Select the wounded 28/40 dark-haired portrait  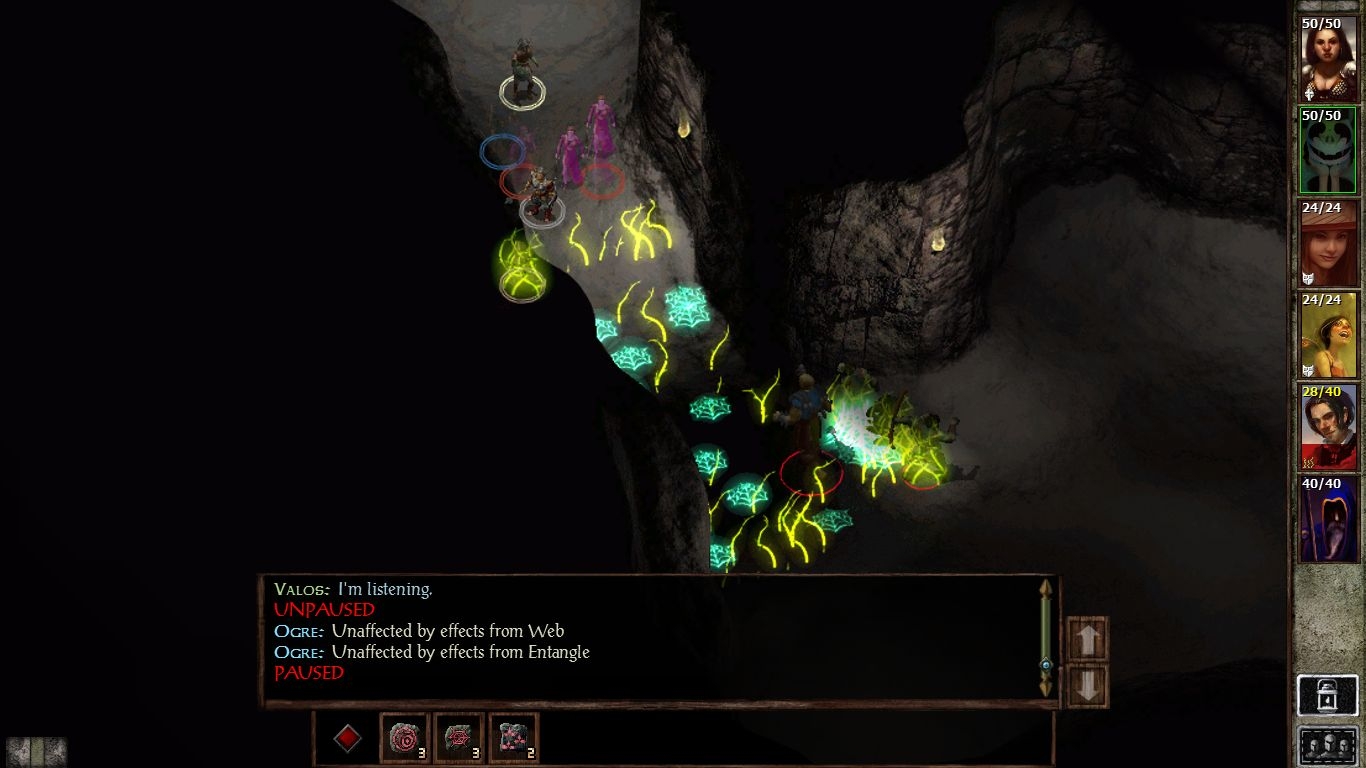[1327, 427]
